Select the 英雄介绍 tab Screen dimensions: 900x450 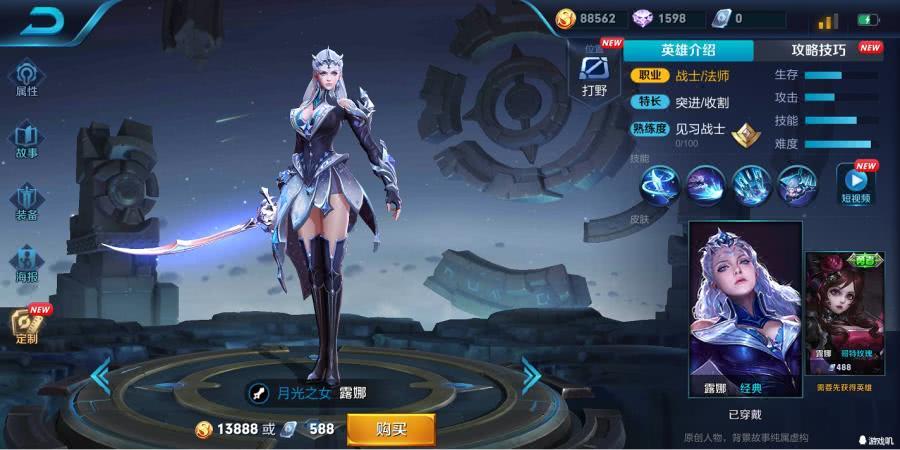690,50
